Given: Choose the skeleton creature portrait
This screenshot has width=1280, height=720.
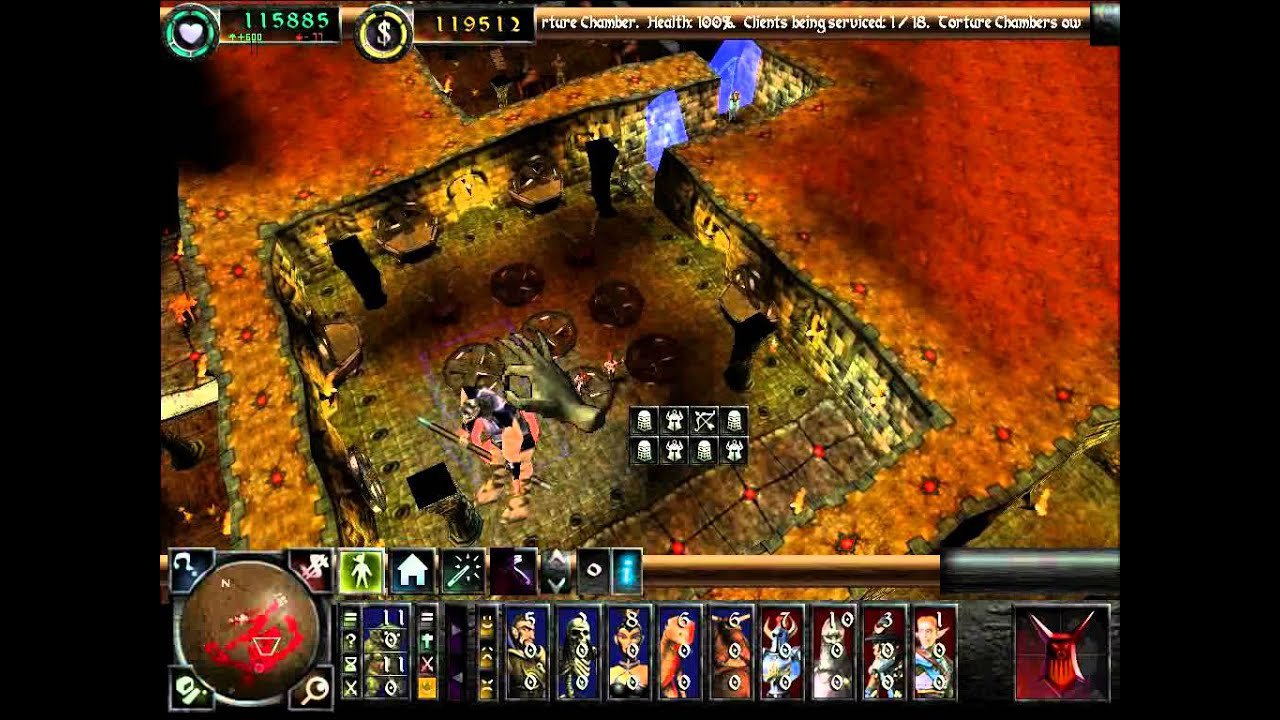Looking at the screenshot, I should [577, 652].
